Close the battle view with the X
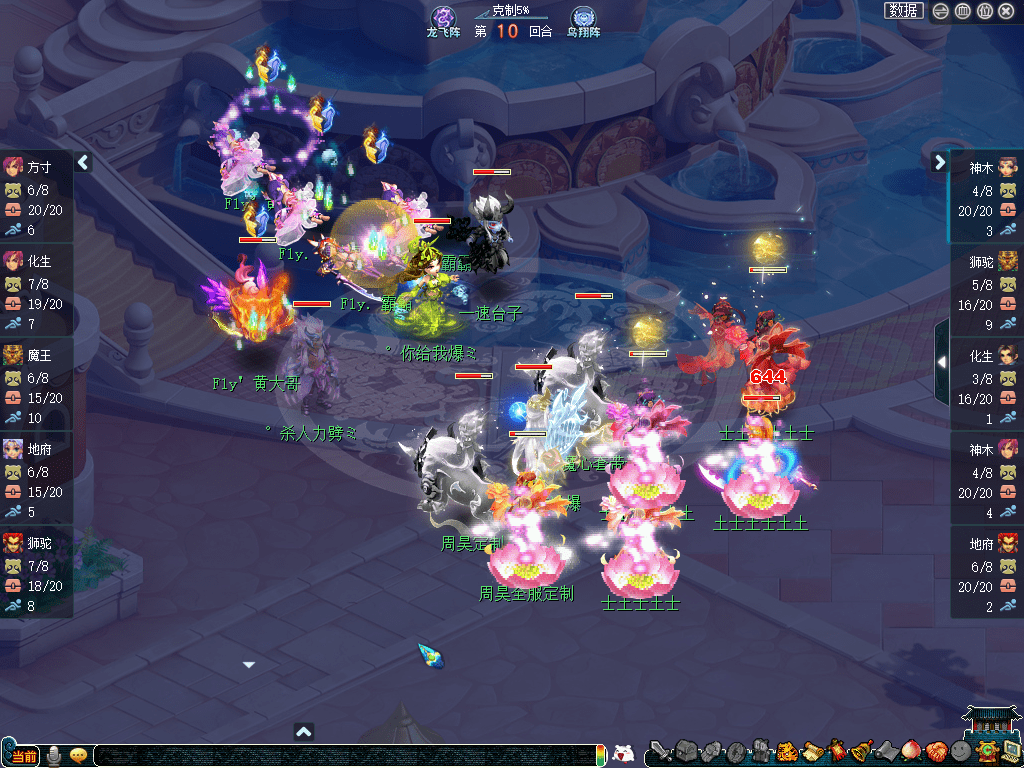 point(1006,11)
